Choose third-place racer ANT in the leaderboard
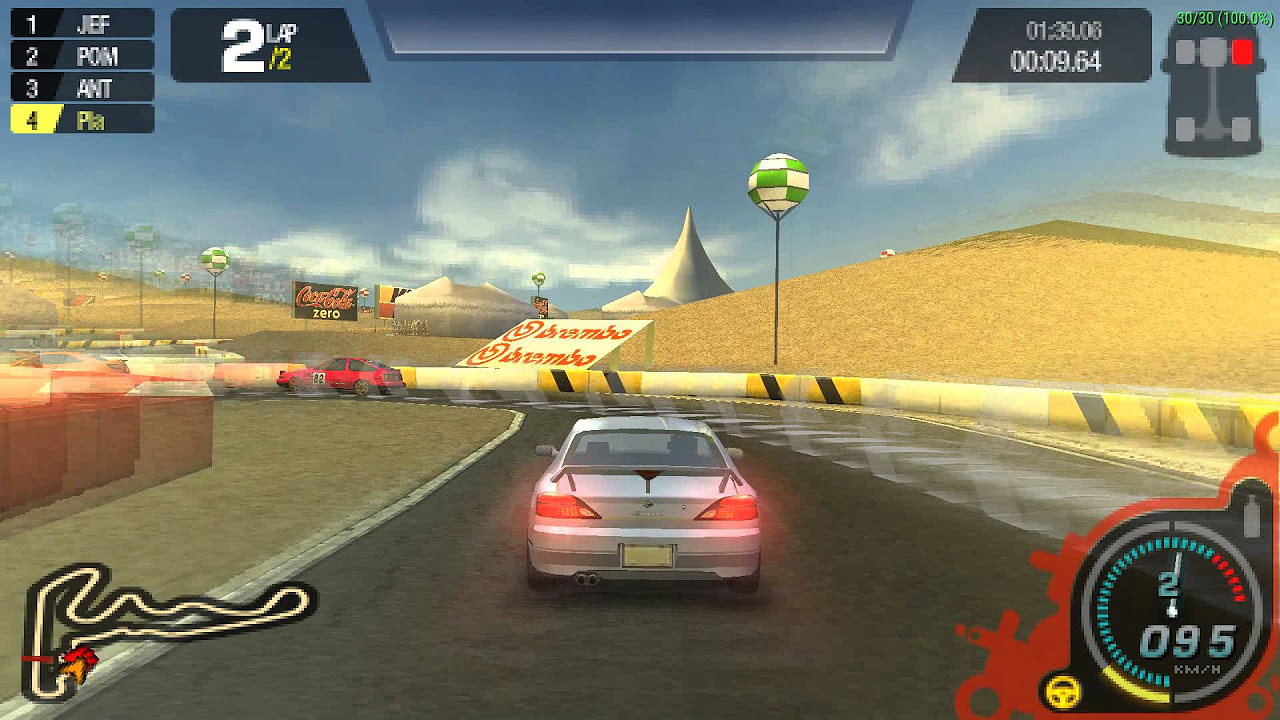1280x720 pixels. pos(83,87)
